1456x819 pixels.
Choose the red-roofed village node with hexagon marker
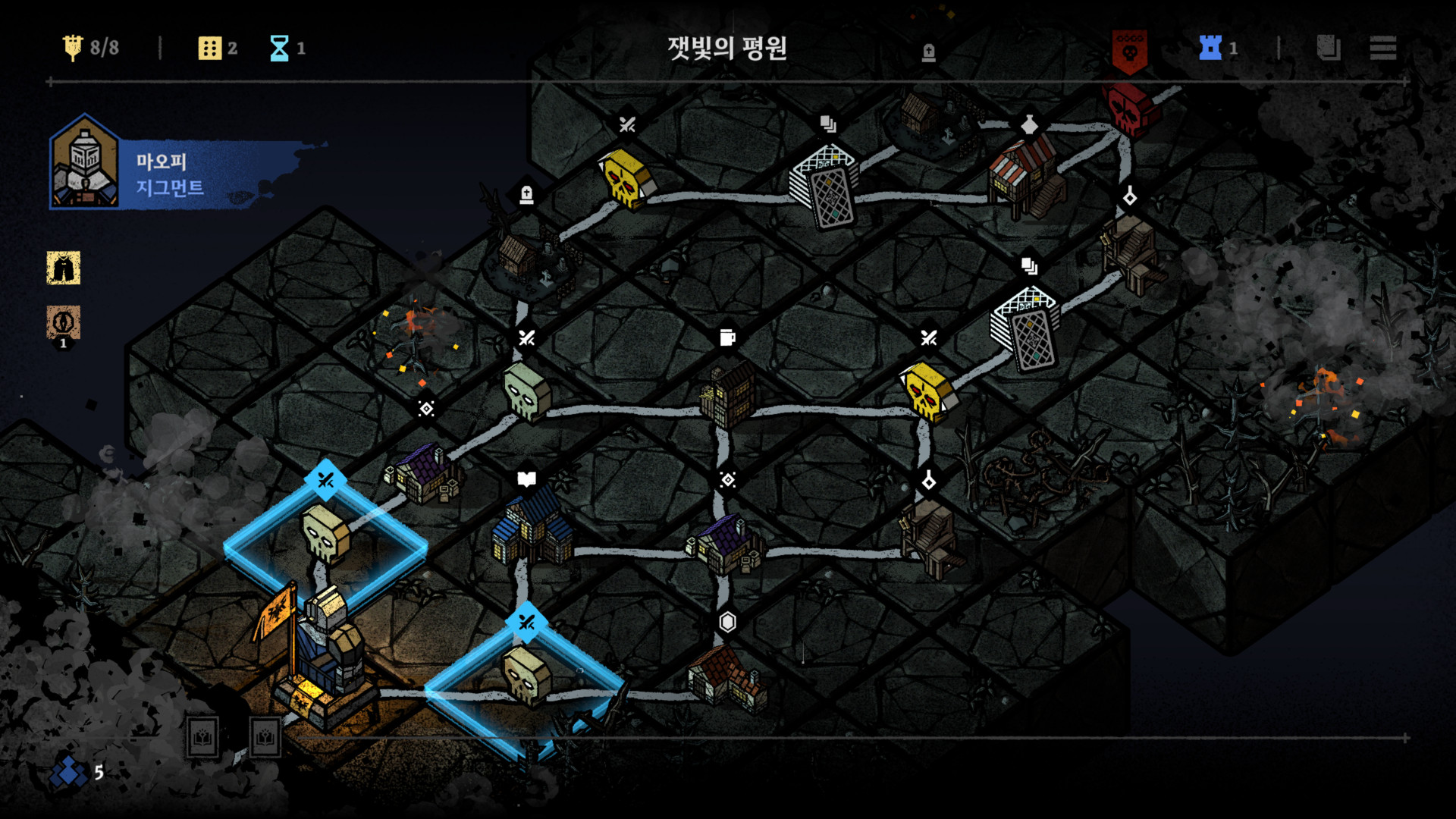pyautogui.click(x=726, y=677)
